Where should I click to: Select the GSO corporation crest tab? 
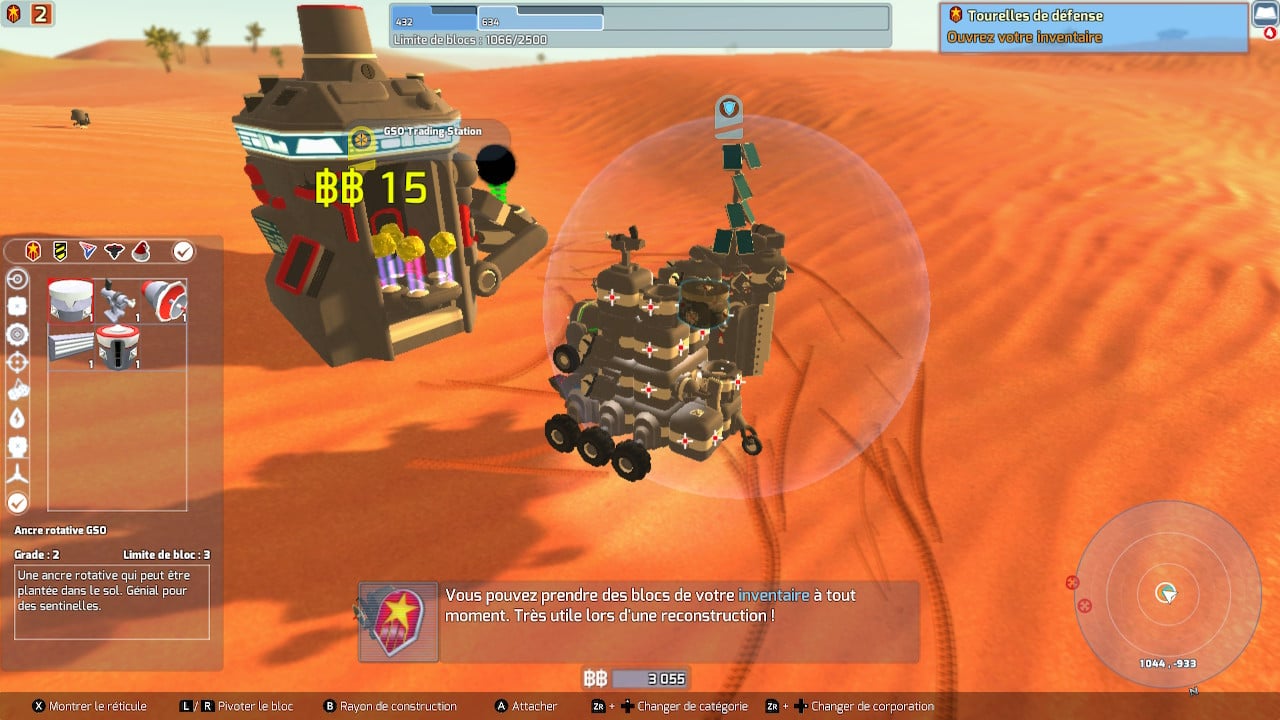tap(32, 251)
